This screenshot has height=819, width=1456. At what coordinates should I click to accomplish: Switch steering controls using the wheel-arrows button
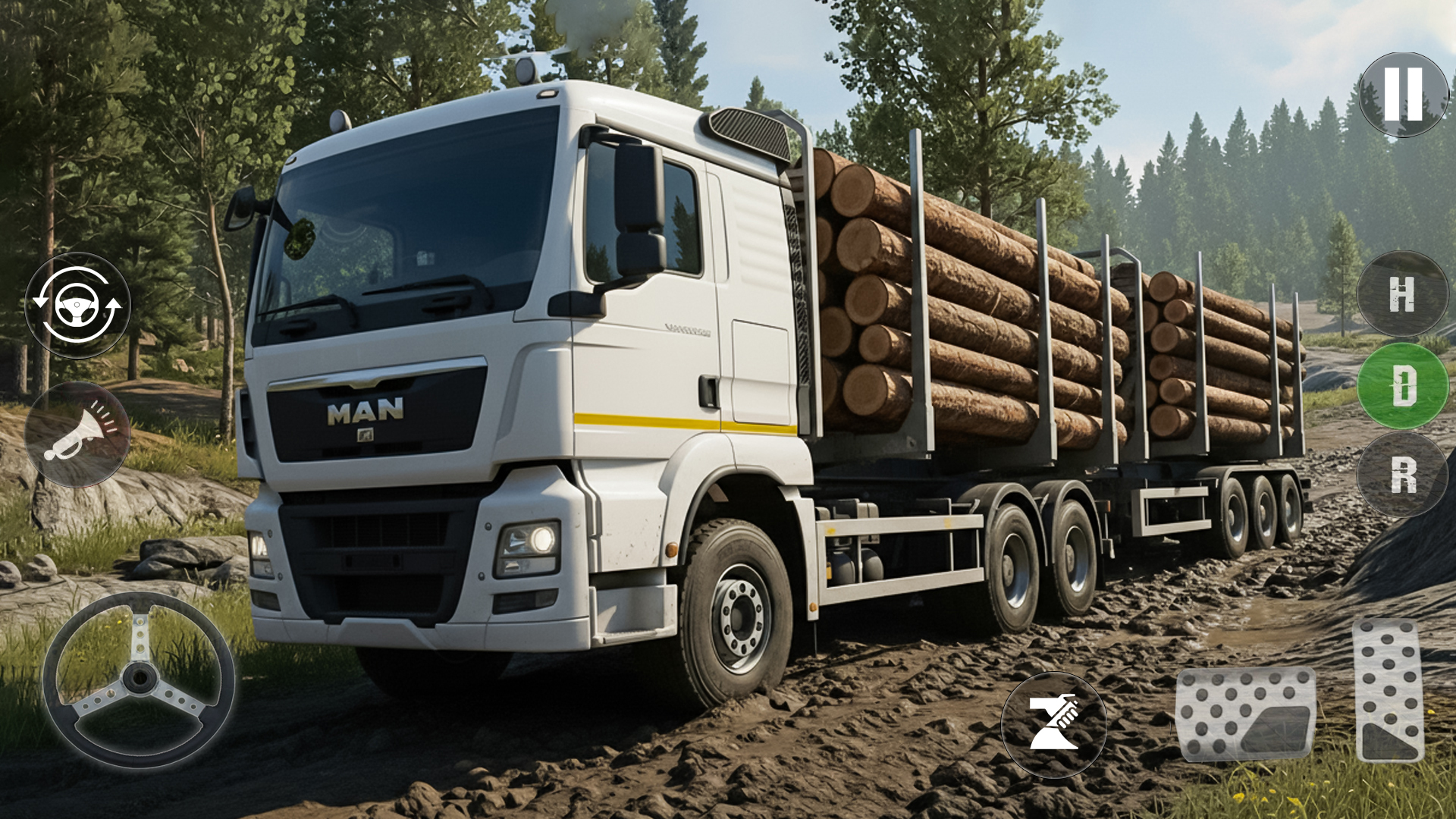tap(84, 304)
